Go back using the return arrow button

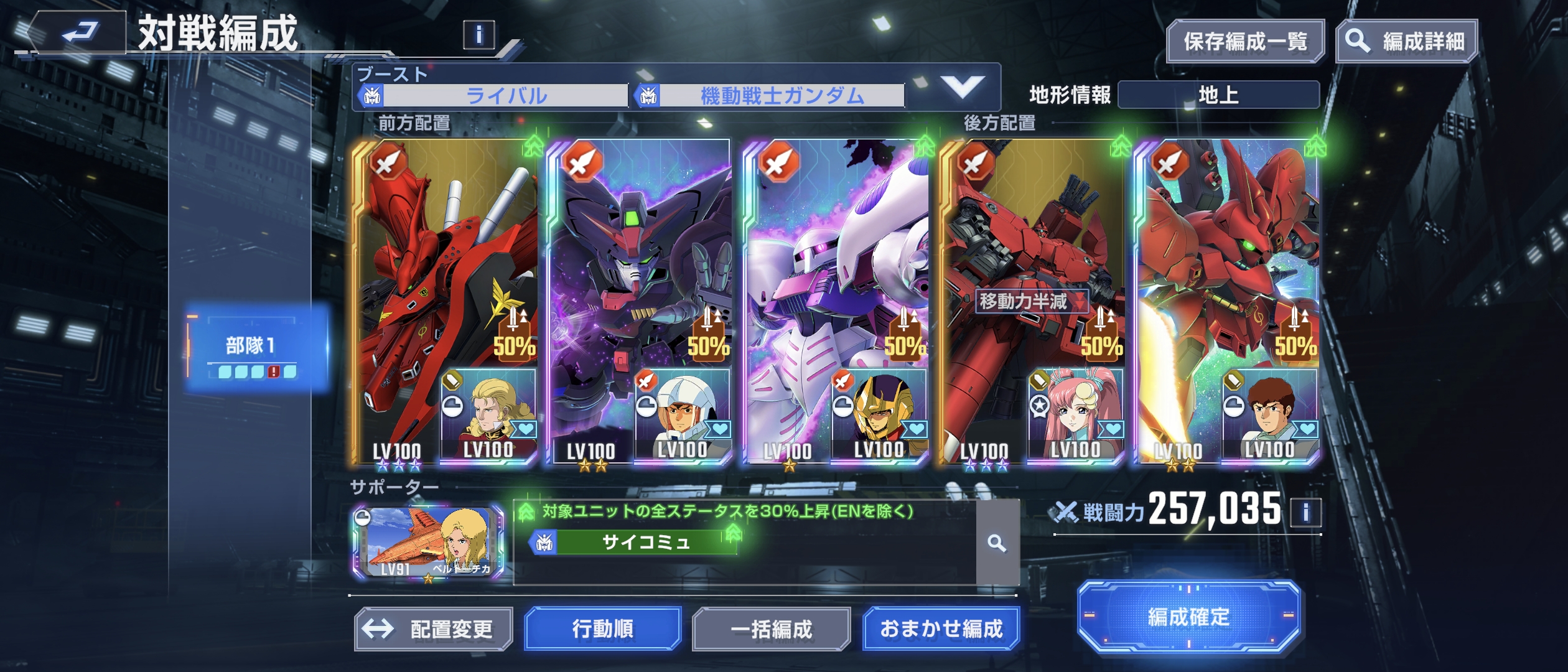point(78,32)
